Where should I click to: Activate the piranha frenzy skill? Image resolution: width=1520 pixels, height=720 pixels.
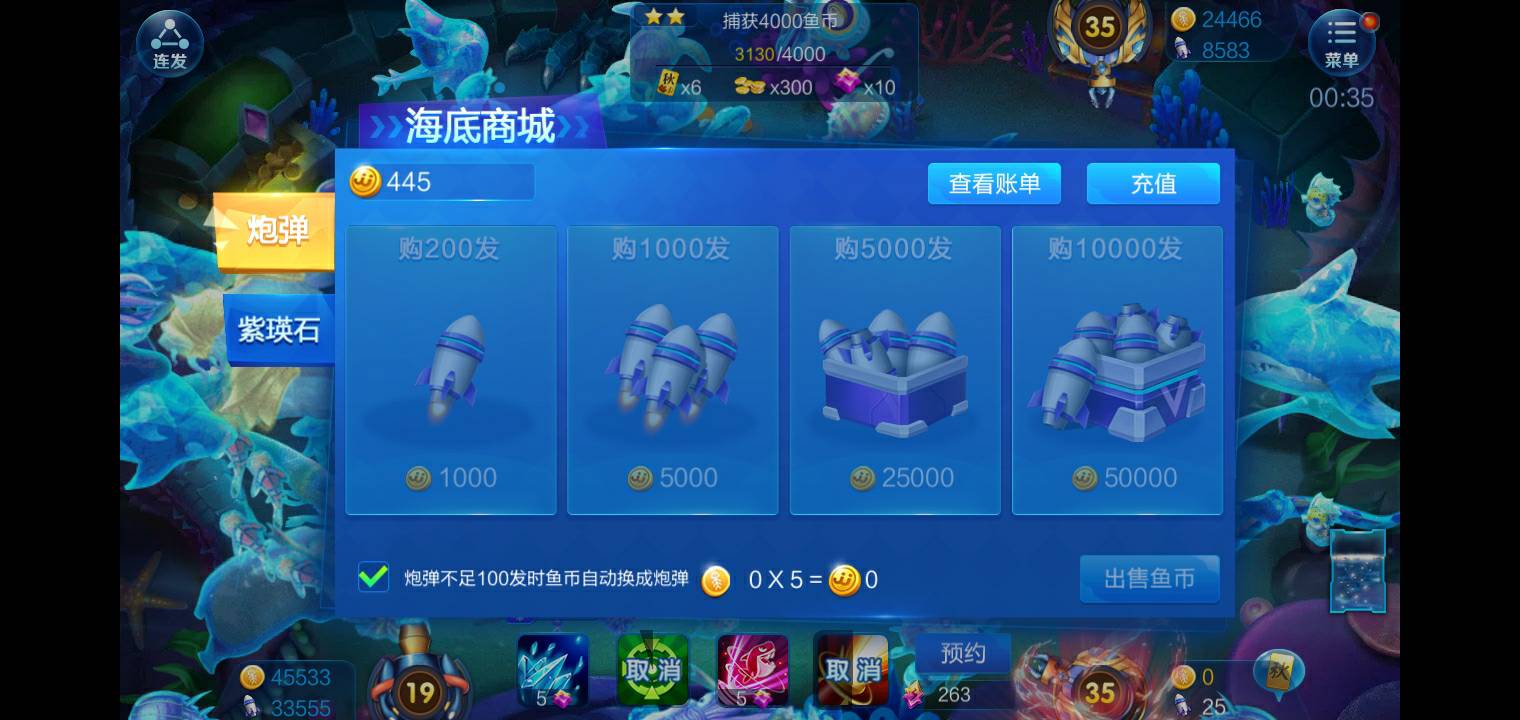pos(752,668)
